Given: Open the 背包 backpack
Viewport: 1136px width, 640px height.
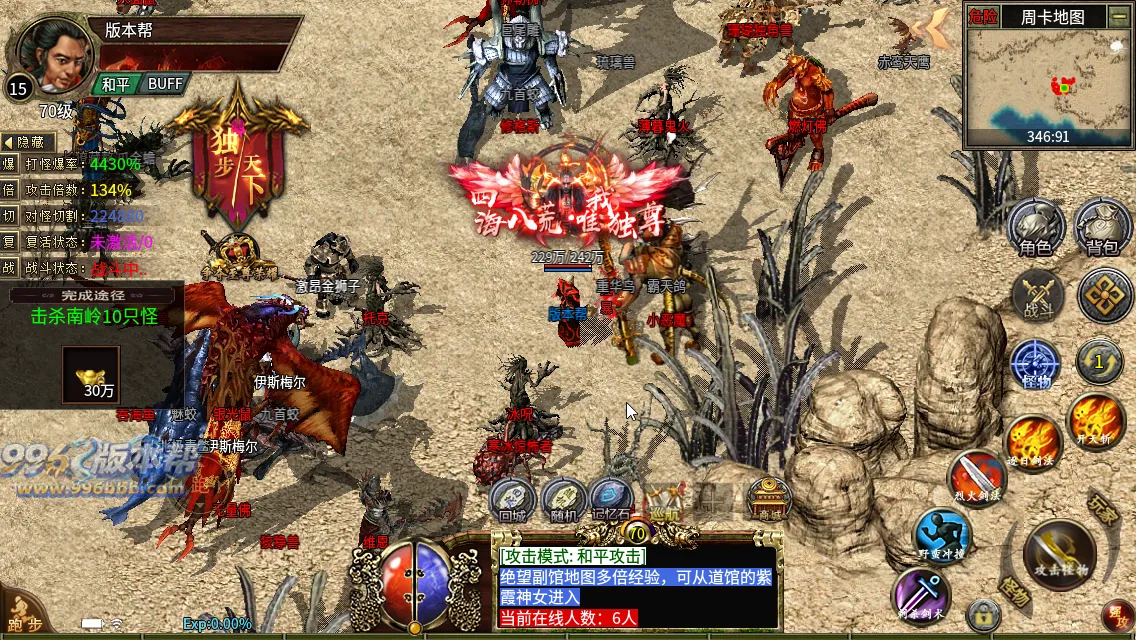Looking at the screenshot, I should (1102, 227).
